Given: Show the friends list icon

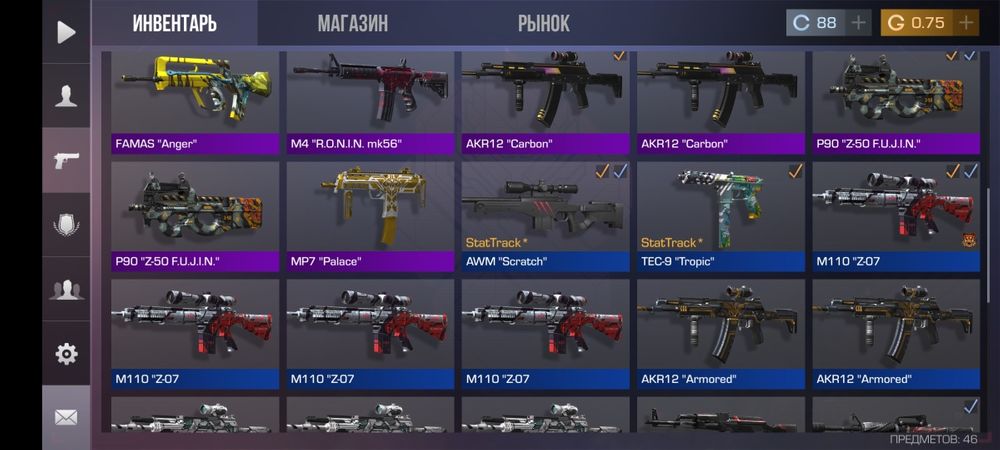Looking at the screenshot, I should (66, 290).
